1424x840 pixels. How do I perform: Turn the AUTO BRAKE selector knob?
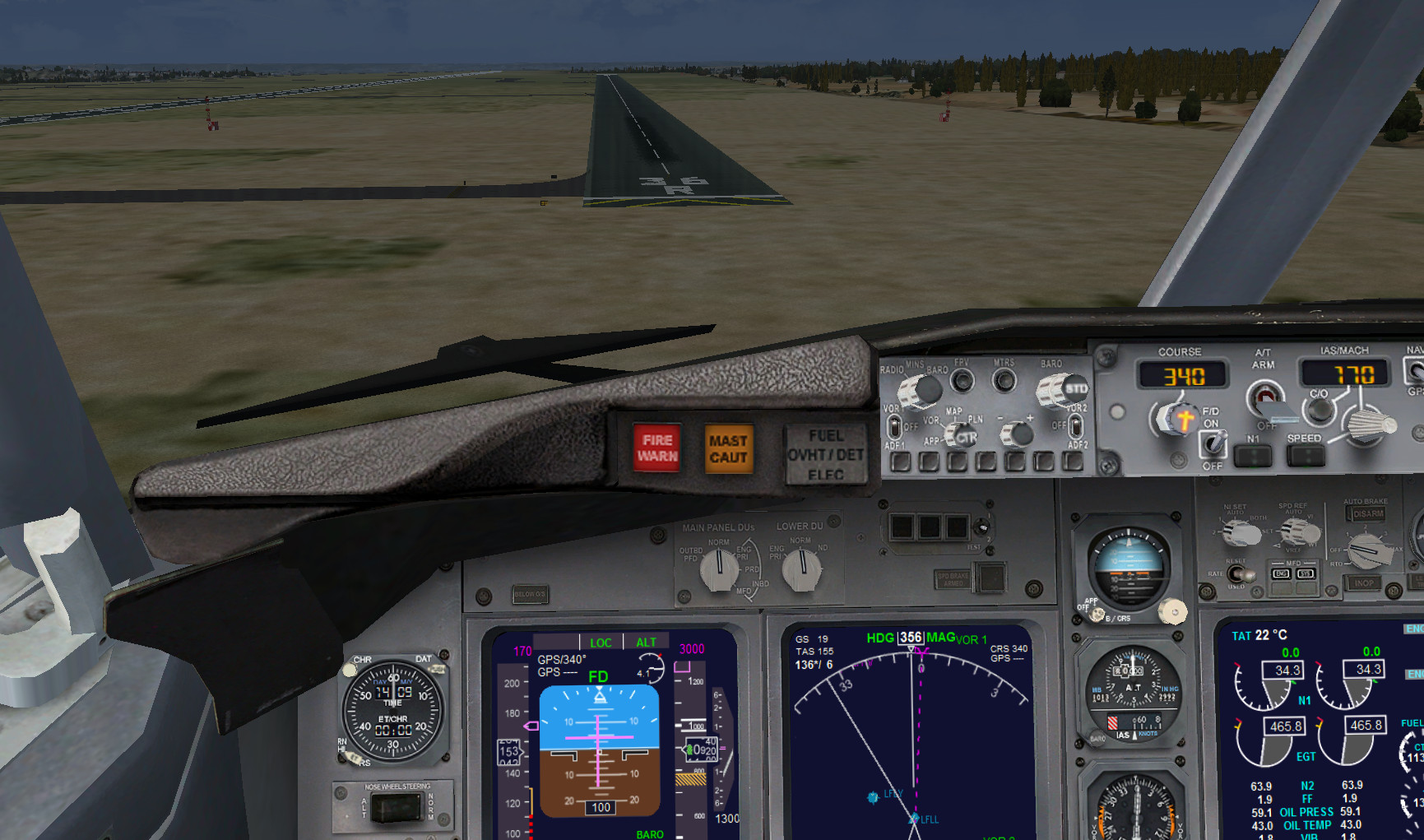(1366, 551)
